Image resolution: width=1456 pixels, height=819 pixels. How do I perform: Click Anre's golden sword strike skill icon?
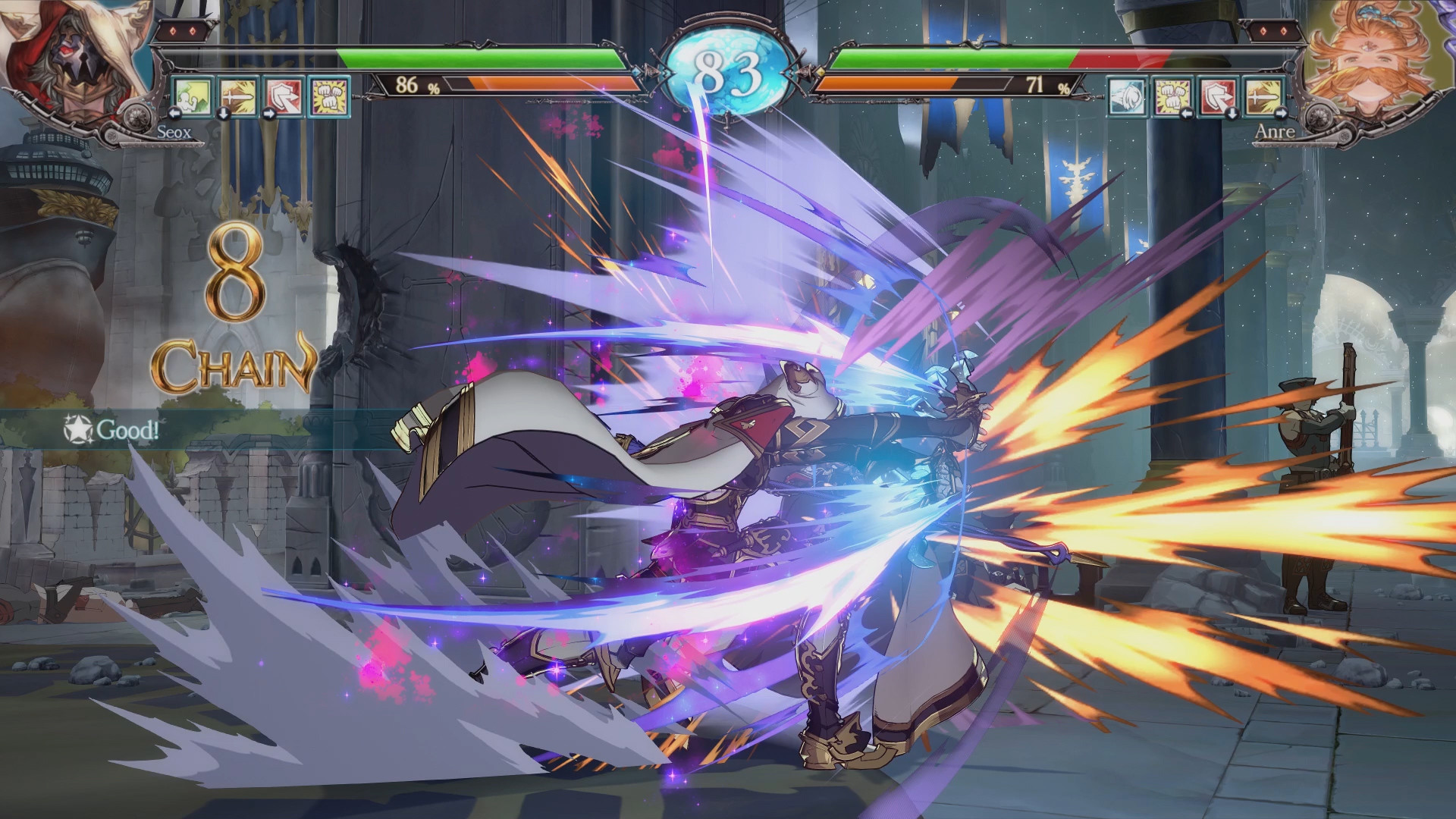tap(1262, 97)
